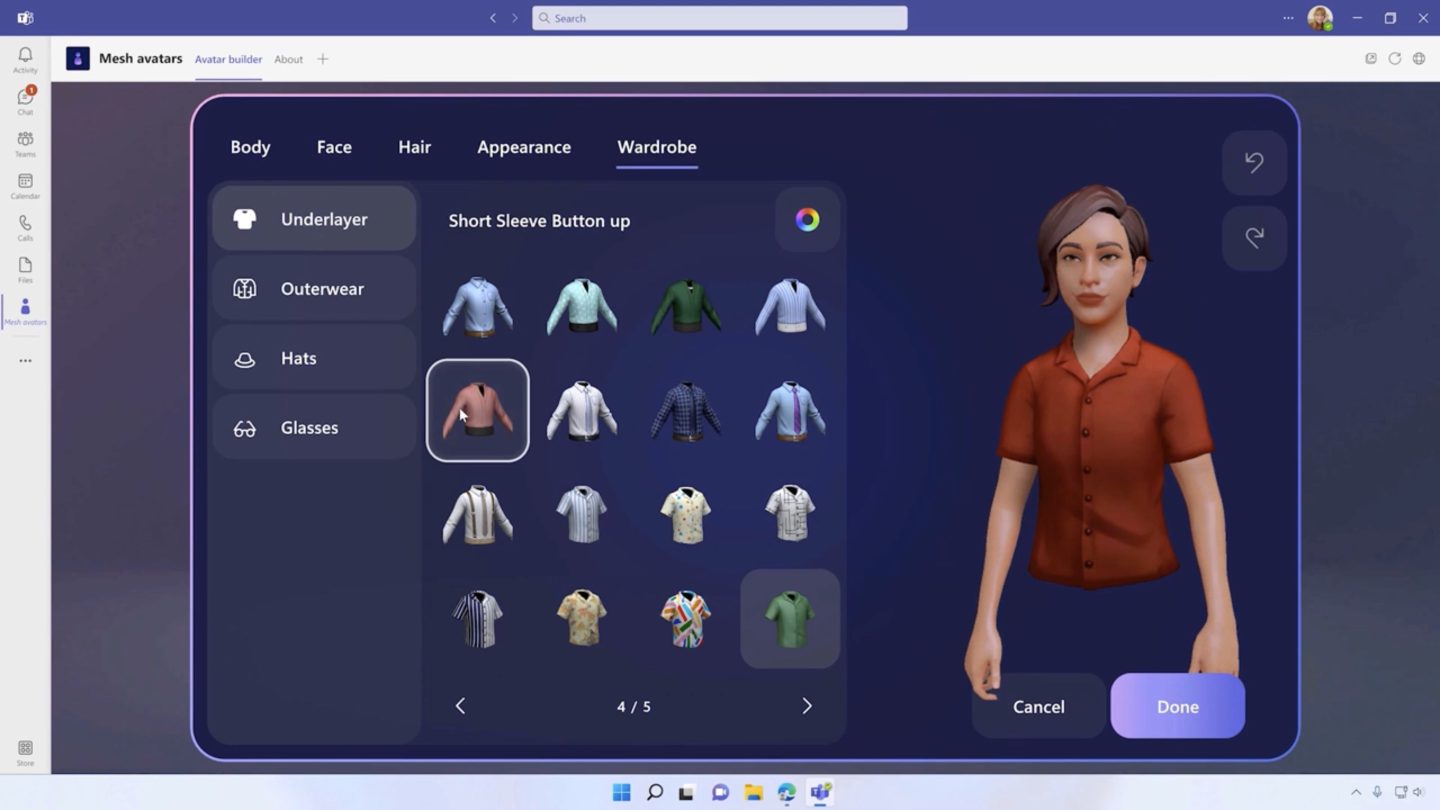Click the Done button to save avatar
Screen dimensions: 1440x810
[x=1177, y=706]
